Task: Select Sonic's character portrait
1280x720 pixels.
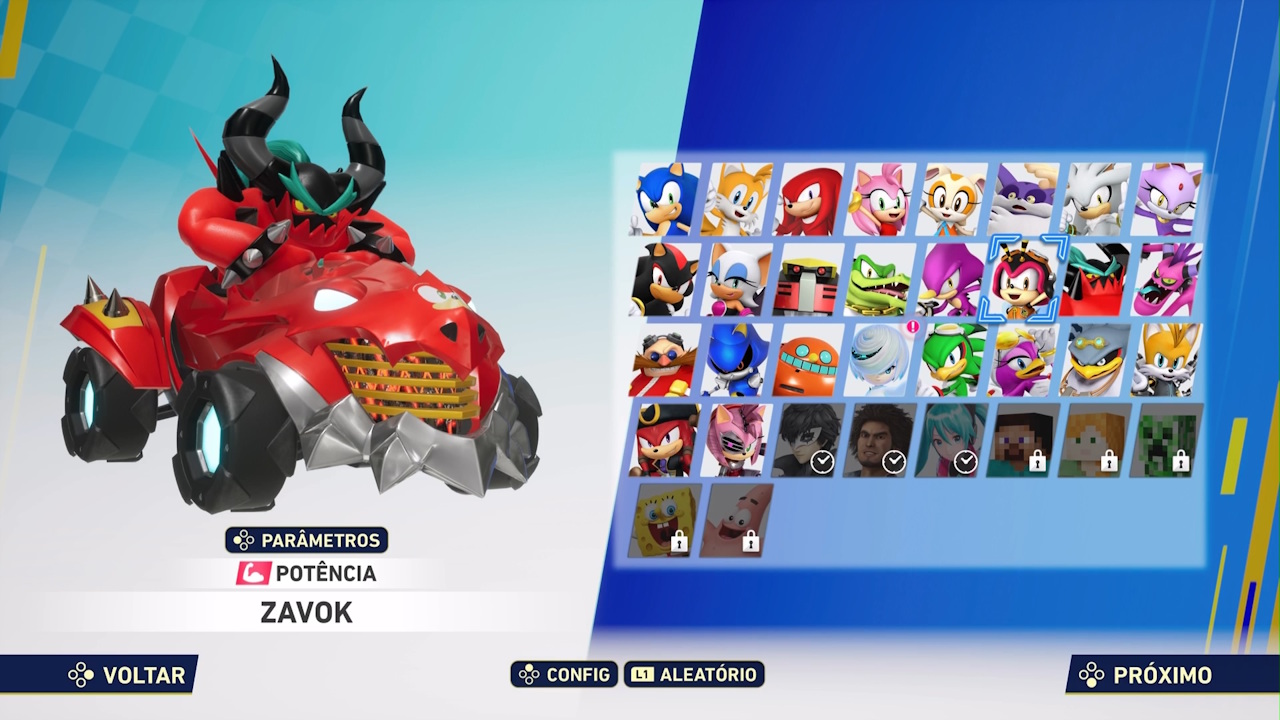Action: pyautogui.click(x=663, y=199)
